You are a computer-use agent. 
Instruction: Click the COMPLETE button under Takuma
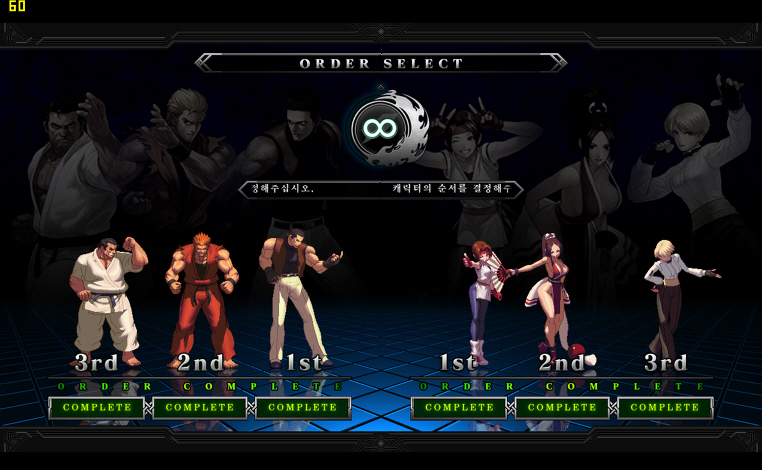click(97, 408)
